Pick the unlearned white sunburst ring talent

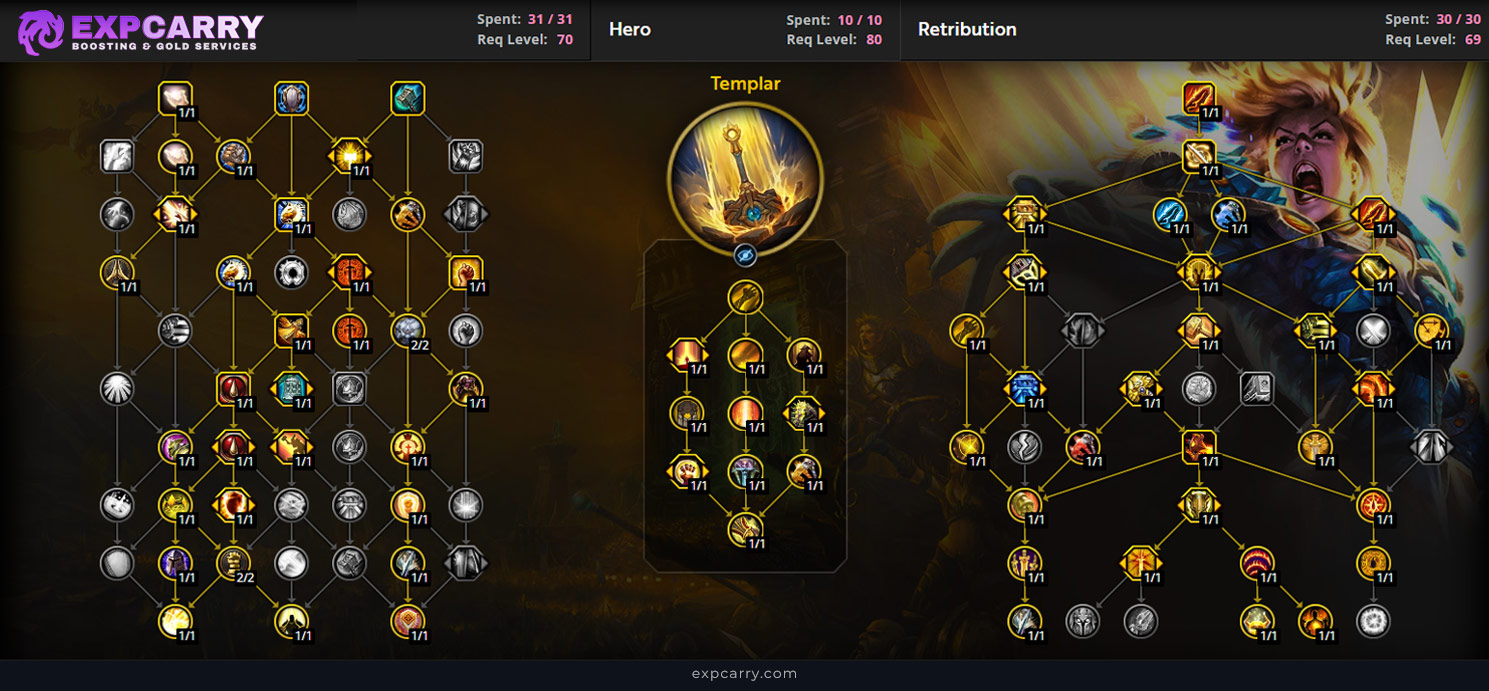tap(1373, 621)
